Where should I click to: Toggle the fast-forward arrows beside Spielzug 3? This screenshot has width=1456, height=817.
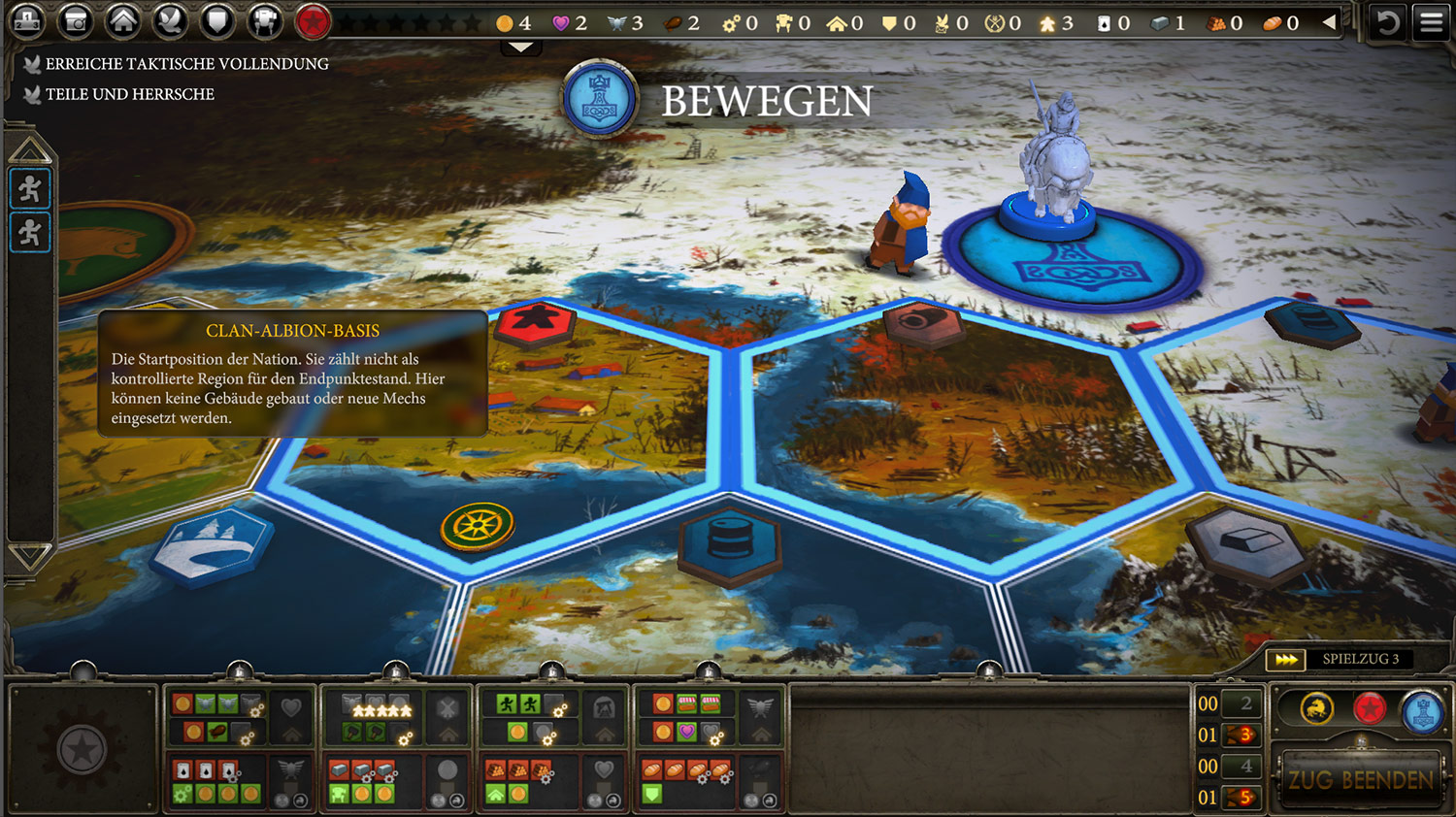(1286, 660)
